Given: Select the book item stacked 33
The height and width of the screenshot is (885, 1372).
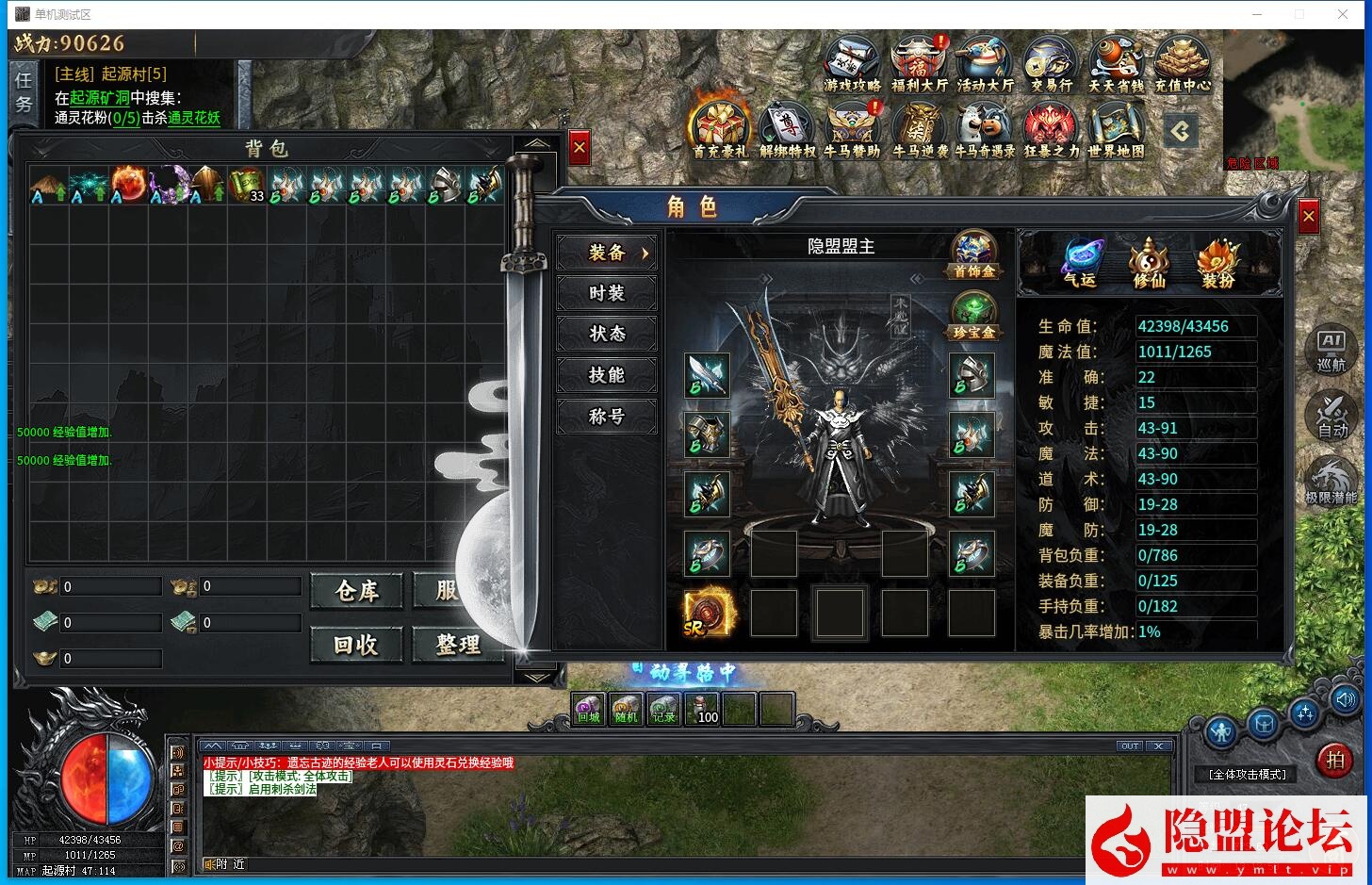Looking at the screenshot, I should pyautogui.click(x=247, y=185).
